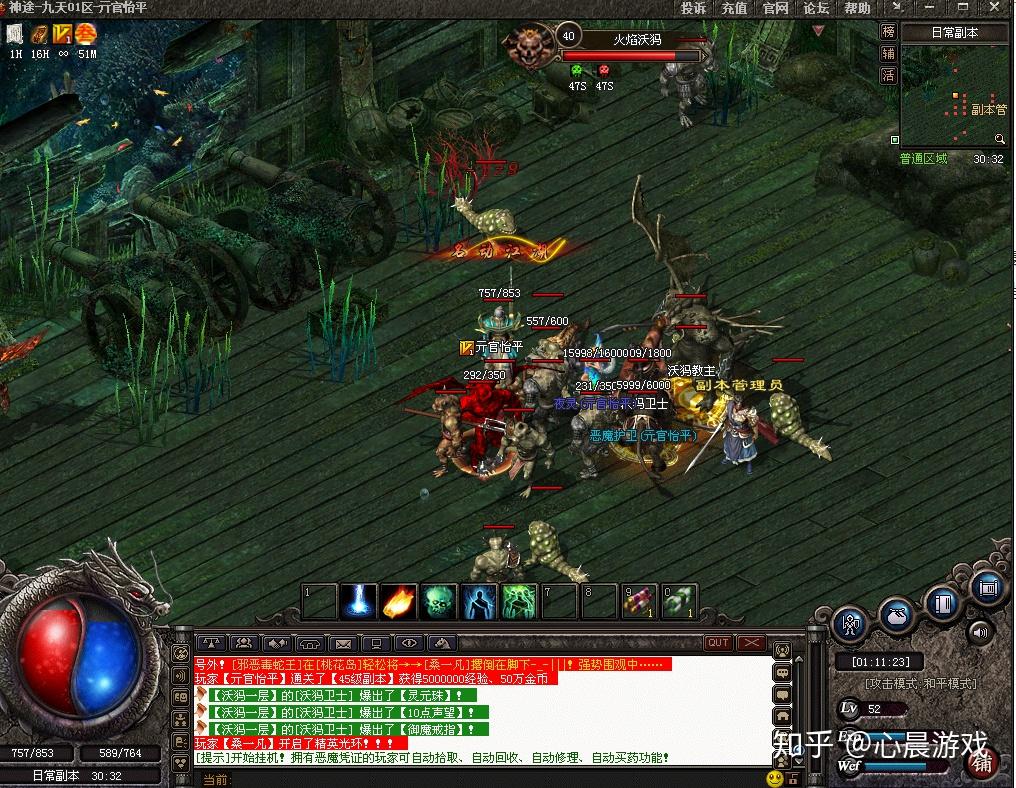Click the QUT button on chat bar

[718, 643]
